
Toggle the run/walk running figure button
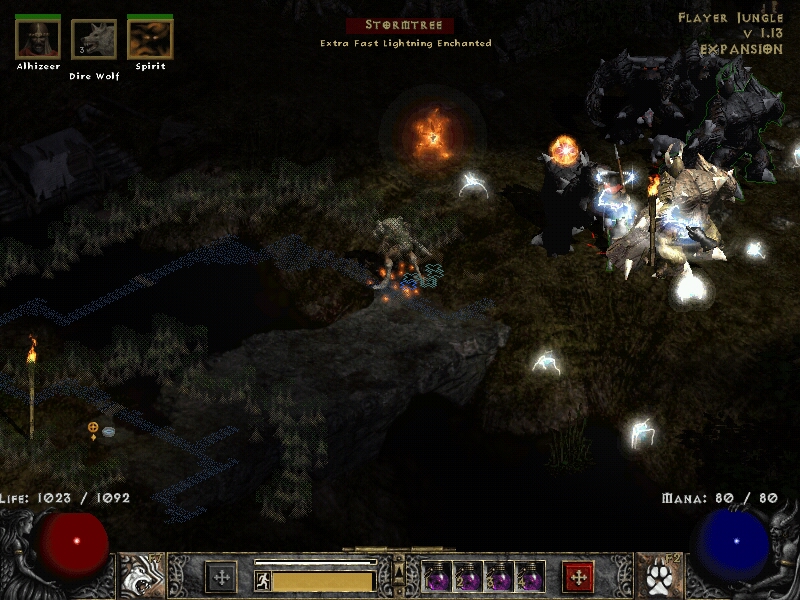[263, 580]
